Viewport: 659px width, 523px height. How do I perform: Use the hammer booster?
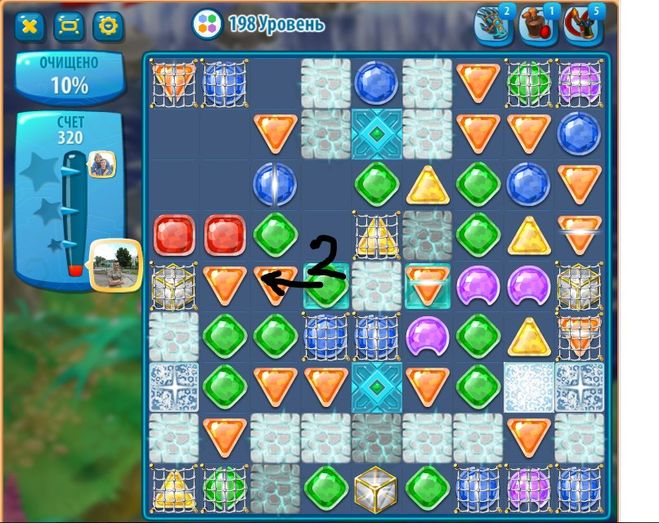pos(539,26)
